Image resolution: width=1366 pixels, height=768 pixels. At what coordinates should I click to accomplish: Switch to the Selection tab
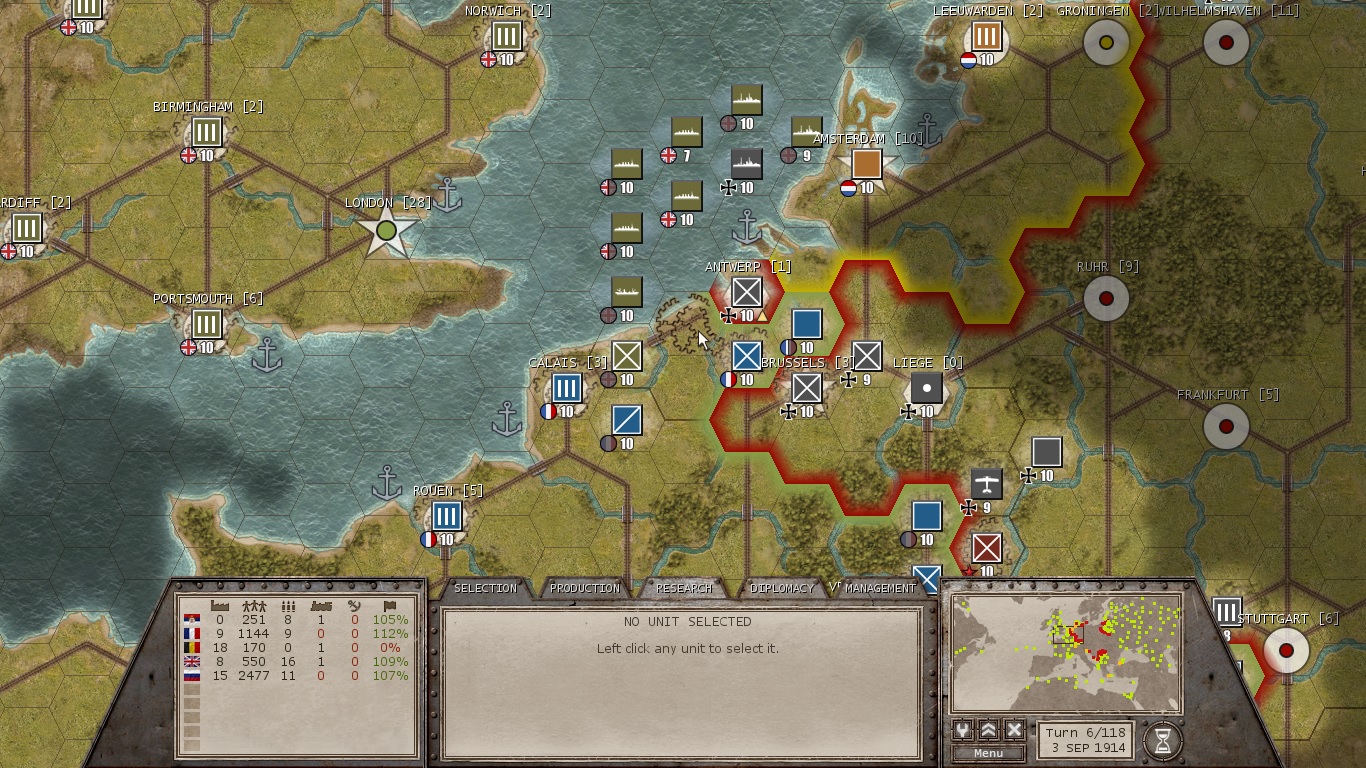[x=485, y=588]
